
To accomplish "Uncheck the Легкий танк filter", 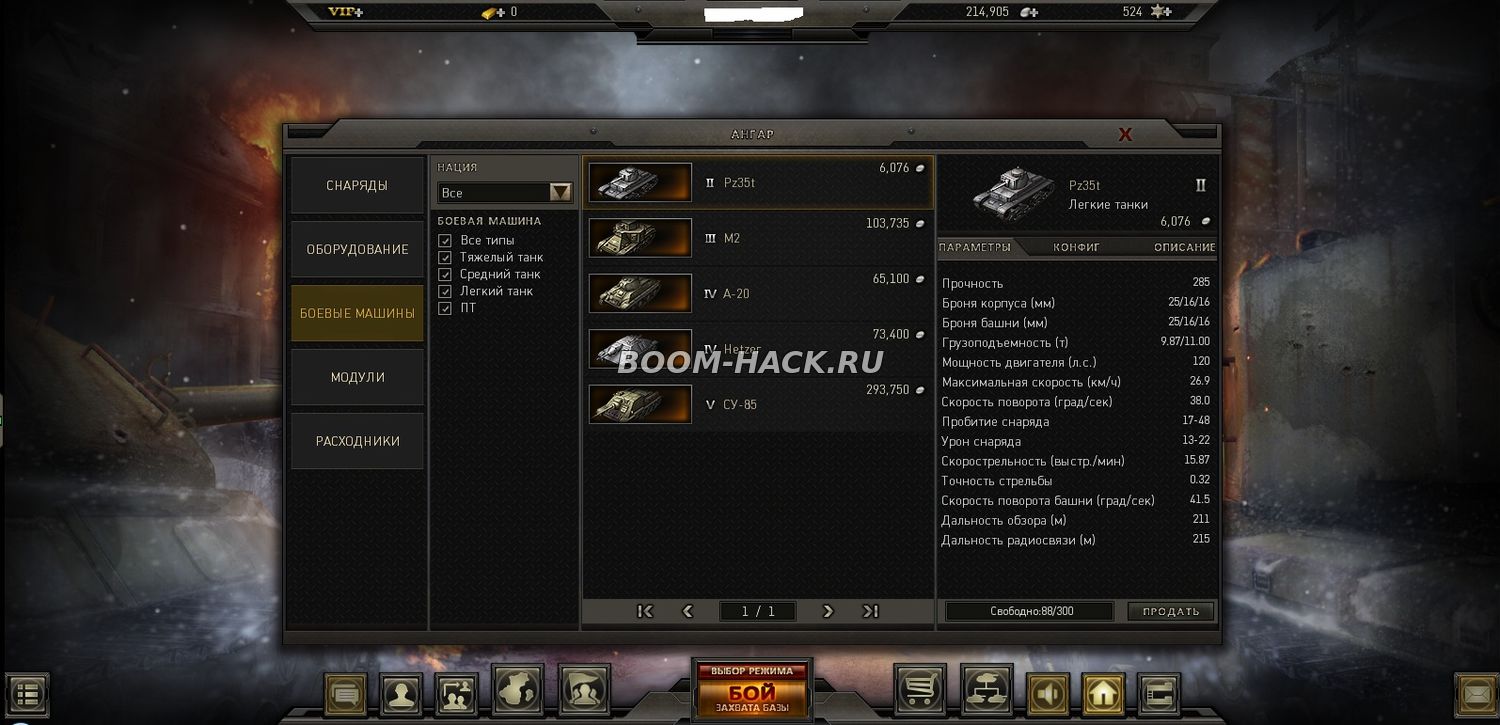I will (x=445, y=292).
